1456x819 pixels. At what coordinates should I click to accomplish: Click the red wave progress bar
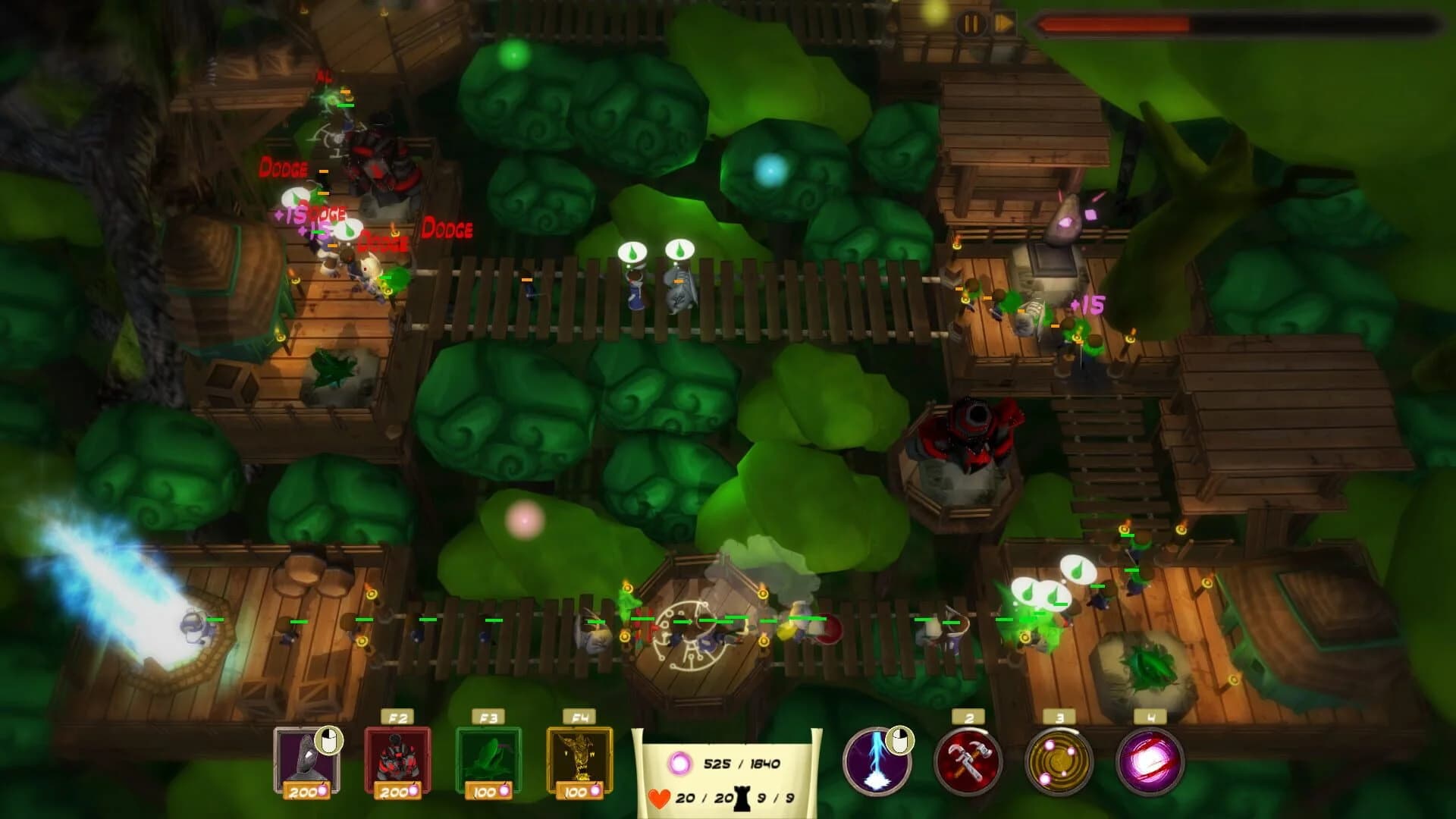point(1213,24)
